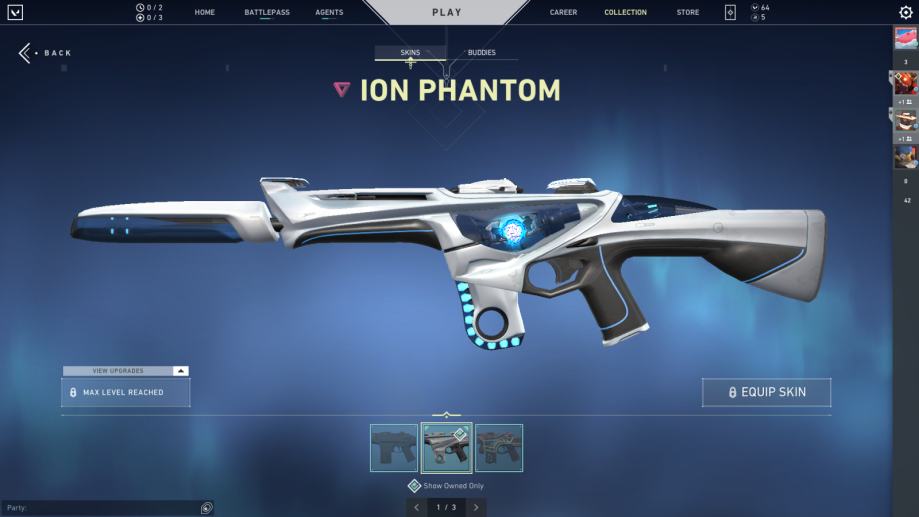Click the Valorant logo in top corner
Image resolution: width=919 pixels, height=517 pixels.
[x=14, y=13]
